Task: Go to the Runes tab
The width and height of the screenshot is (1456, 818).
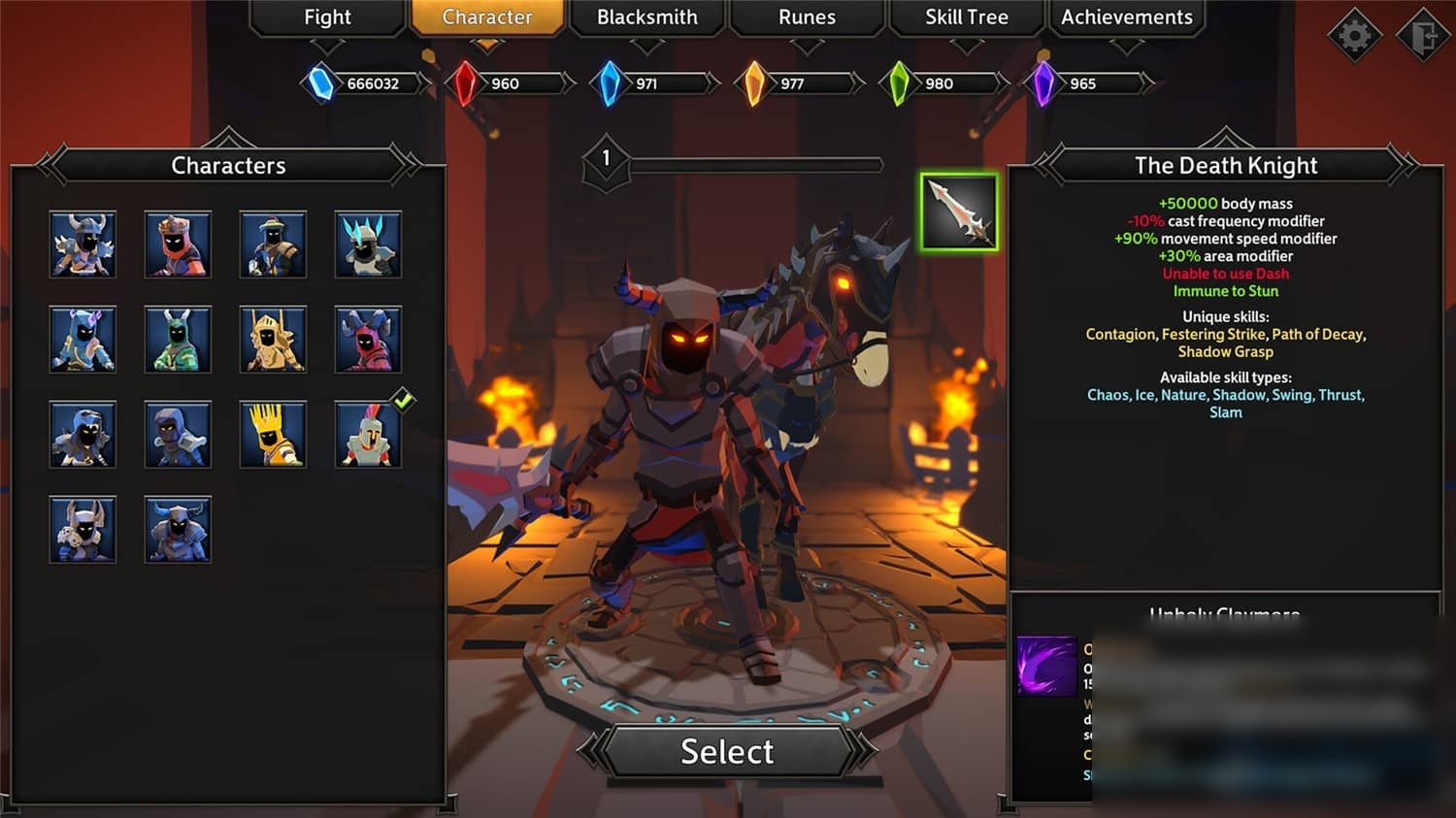Action: [x=807, y=17]
